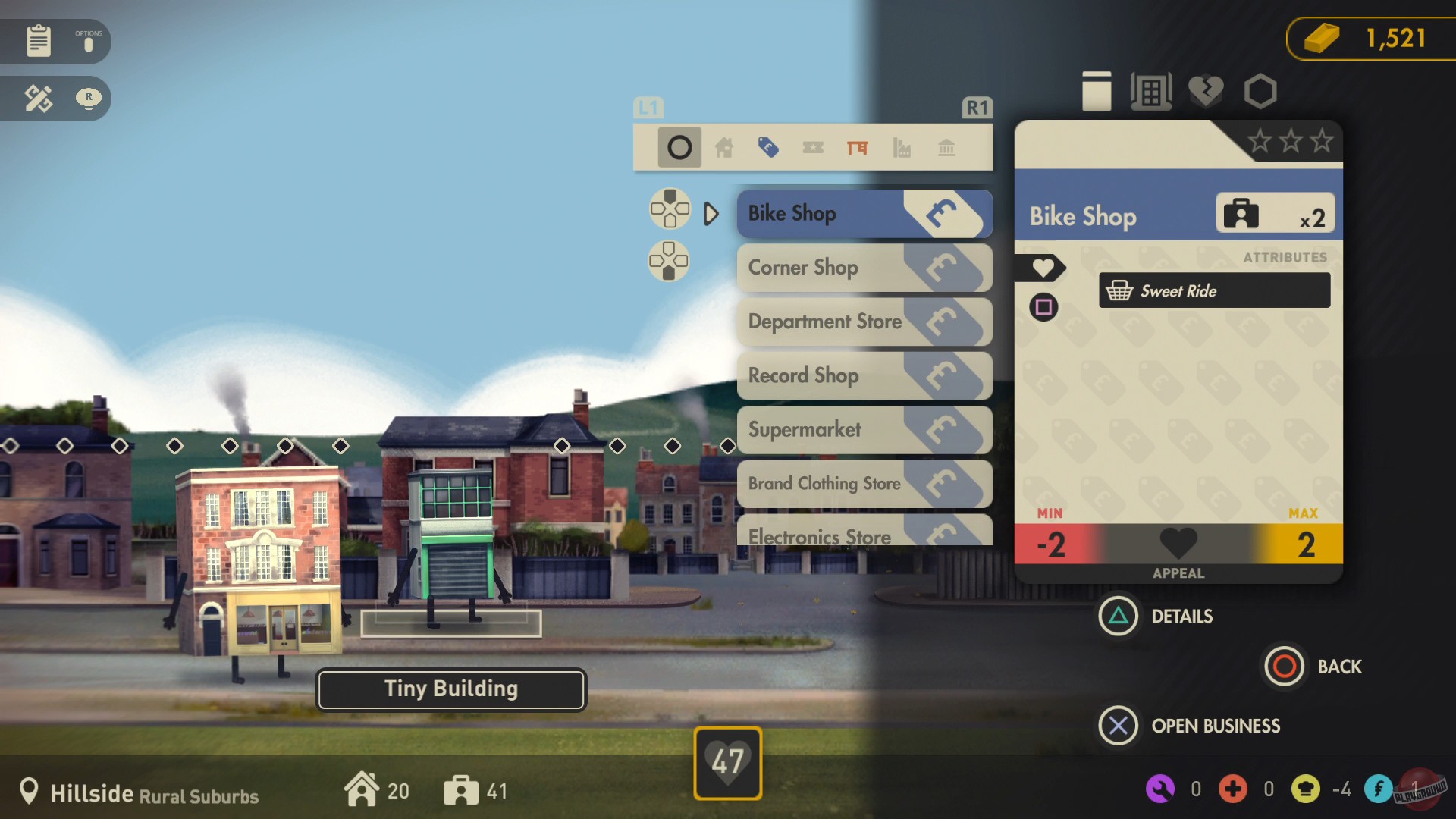Expand the Bike Shop list entry arrow

tap(711, 214)
